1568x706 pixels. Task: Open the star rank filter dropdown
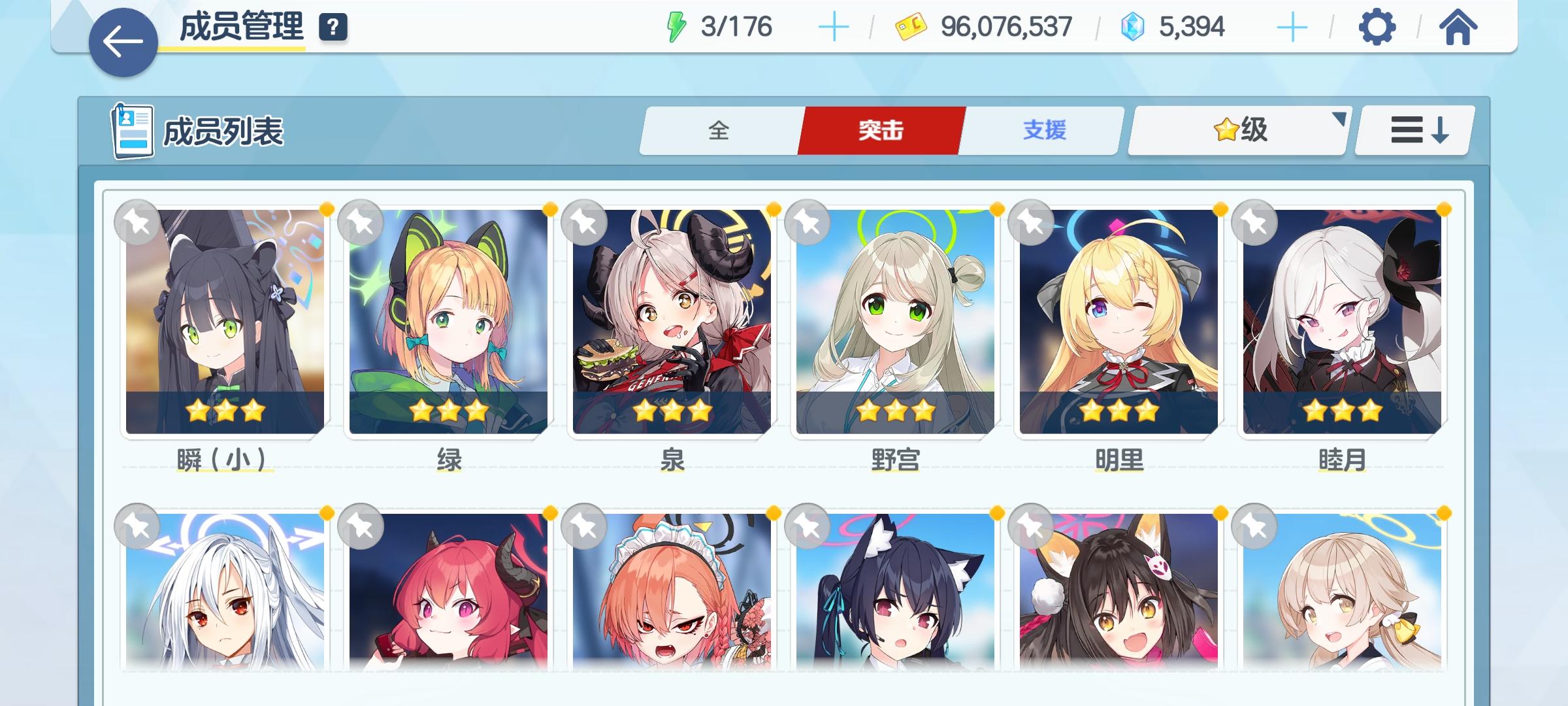[x=1237, y=129]
